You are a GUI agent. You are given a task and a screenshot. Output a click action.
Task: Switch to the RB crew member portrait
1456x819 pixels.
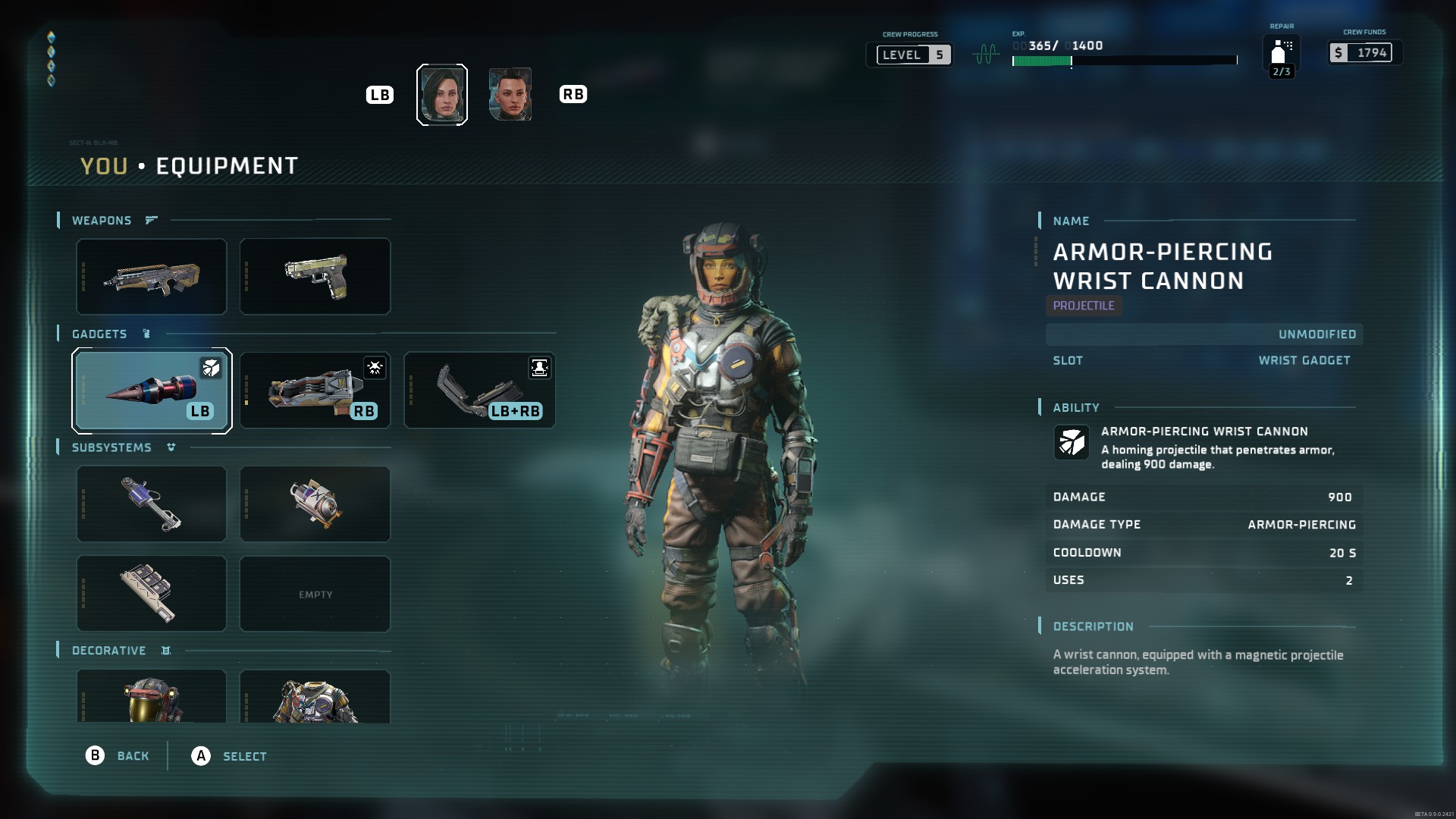tap(510, 94)
